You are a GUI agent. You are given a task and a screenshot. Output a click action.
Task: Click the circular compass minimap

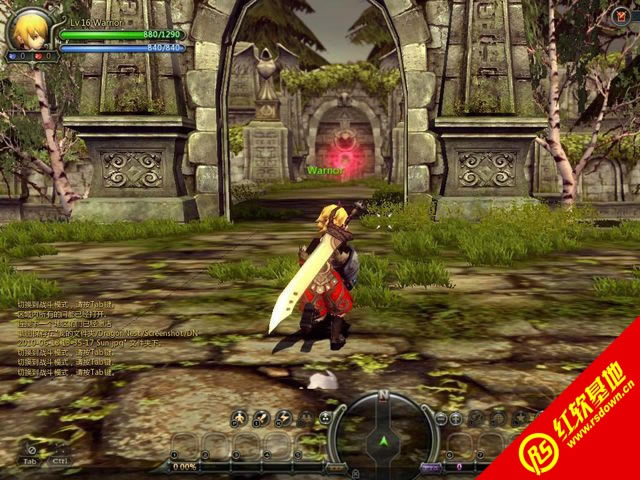tap(381, 427)
